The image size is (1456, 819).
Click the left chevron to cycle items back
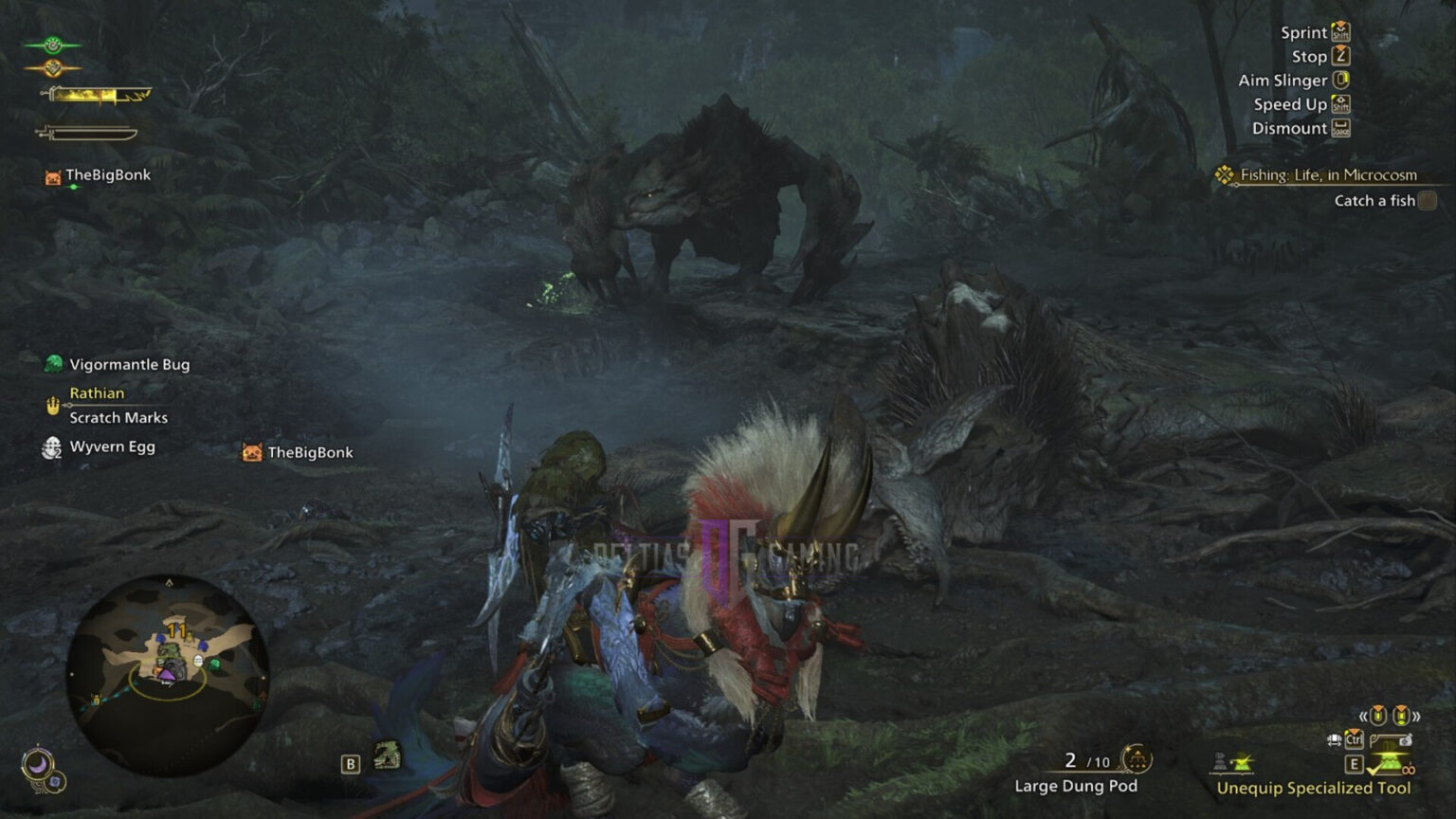pyautogui.click(x=1363, y=716)
